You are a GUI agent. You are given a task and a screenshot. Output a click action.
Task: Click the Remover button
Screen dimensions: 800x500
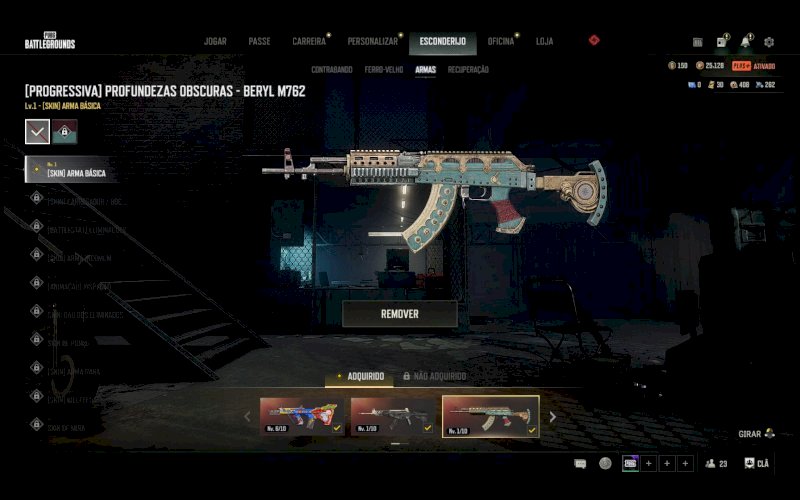tap(400, 314)
